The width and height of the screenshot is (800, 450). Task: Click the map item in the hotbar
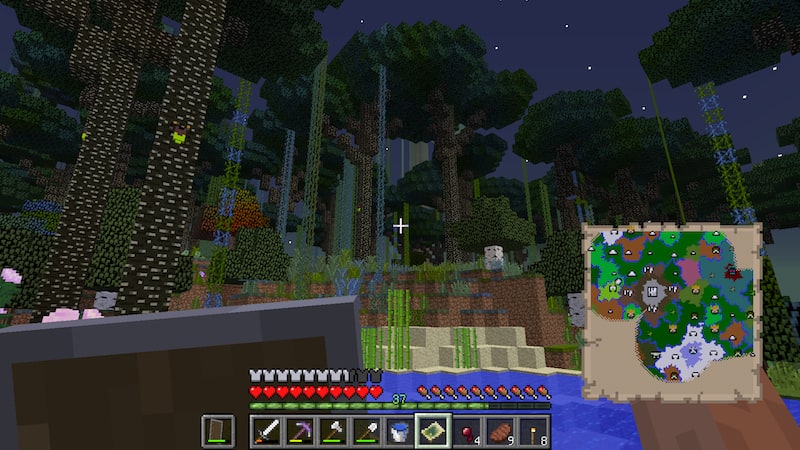tap(433, 431)
